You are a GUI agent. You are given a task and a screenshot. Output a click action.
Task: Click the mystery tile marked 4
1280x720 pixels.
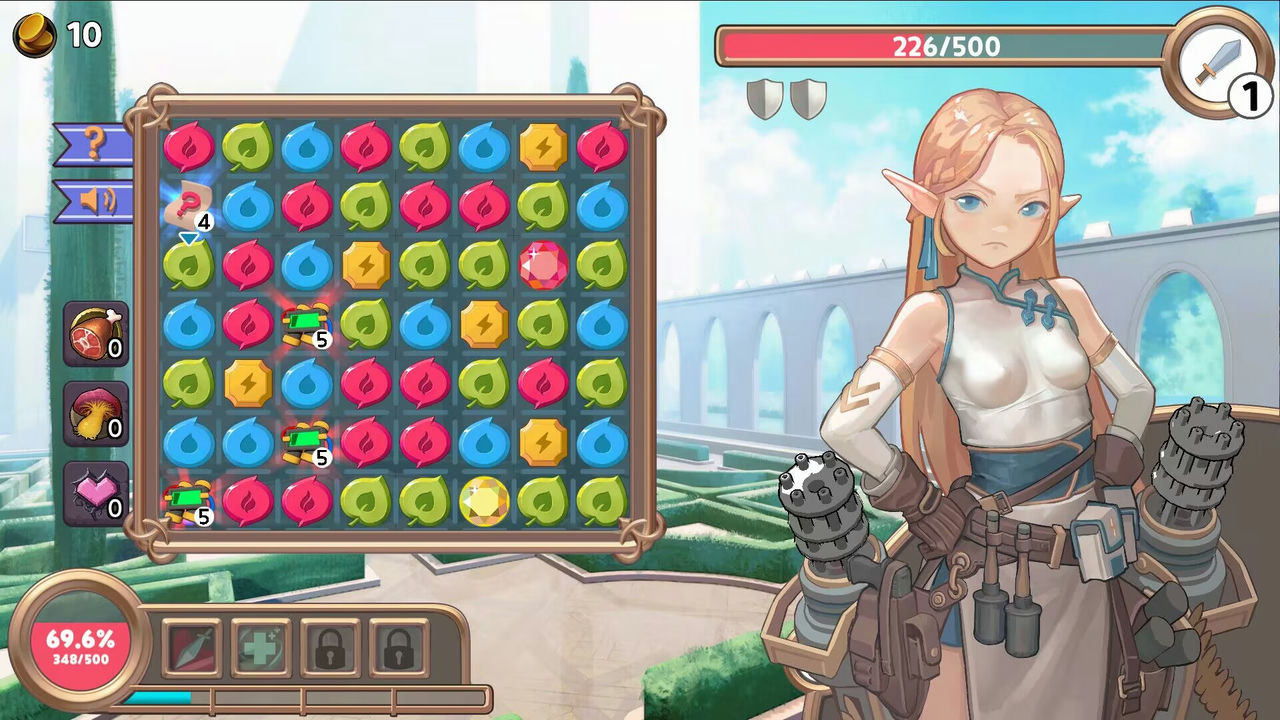(x=190, y=203)
